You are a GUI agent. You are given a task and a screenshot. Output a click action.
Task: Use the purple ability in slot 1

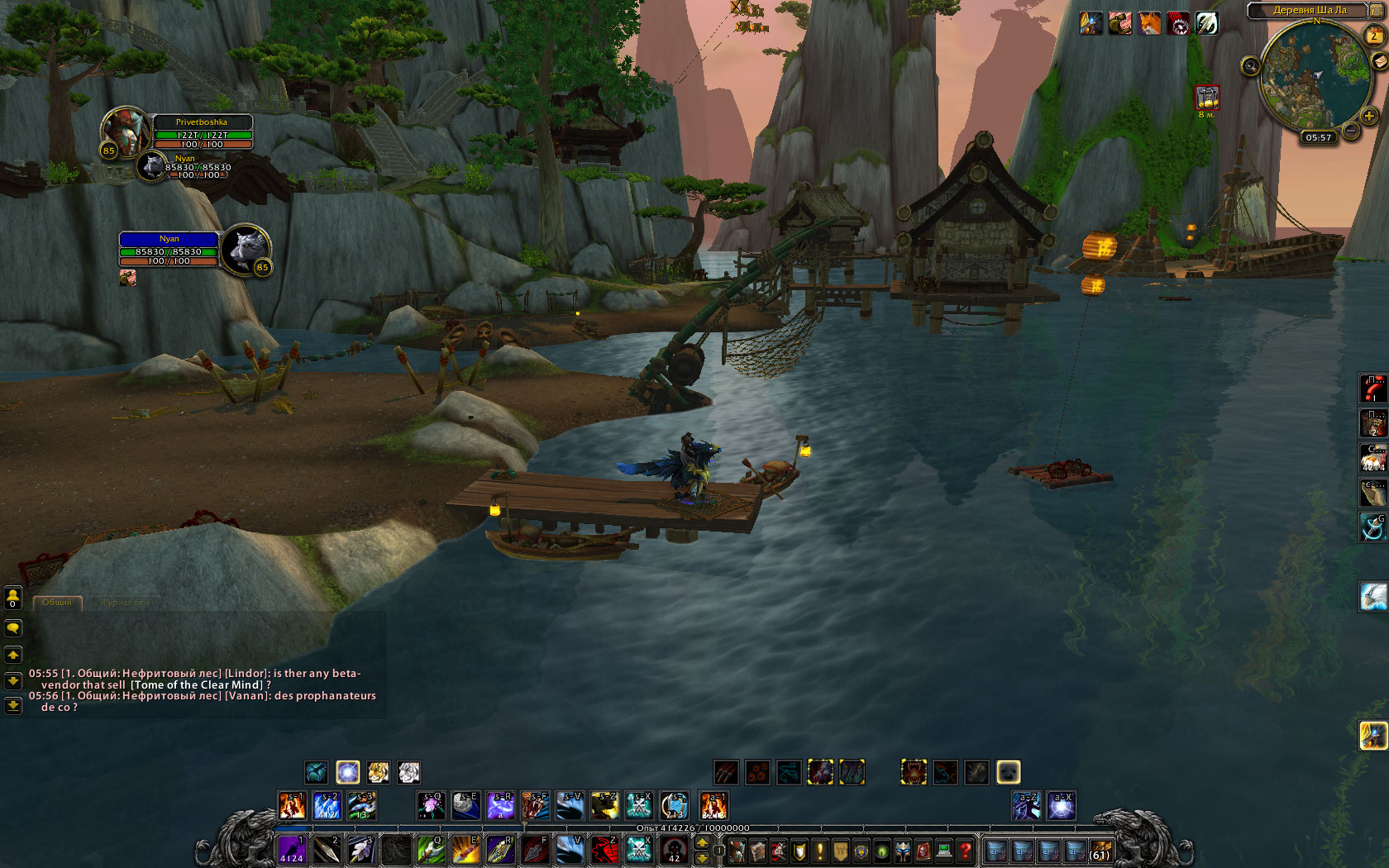291,850
